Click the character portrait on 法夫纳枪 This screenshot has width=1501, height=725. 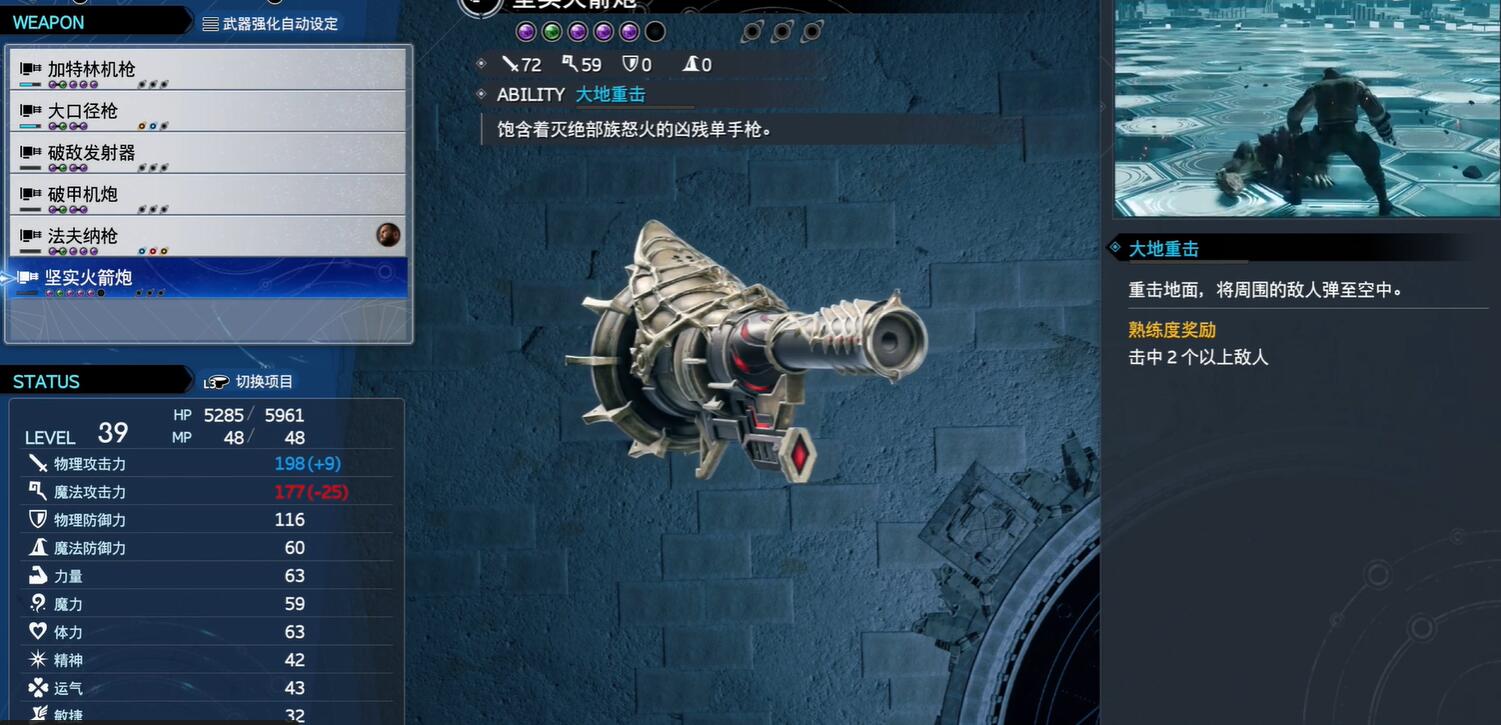389,234
